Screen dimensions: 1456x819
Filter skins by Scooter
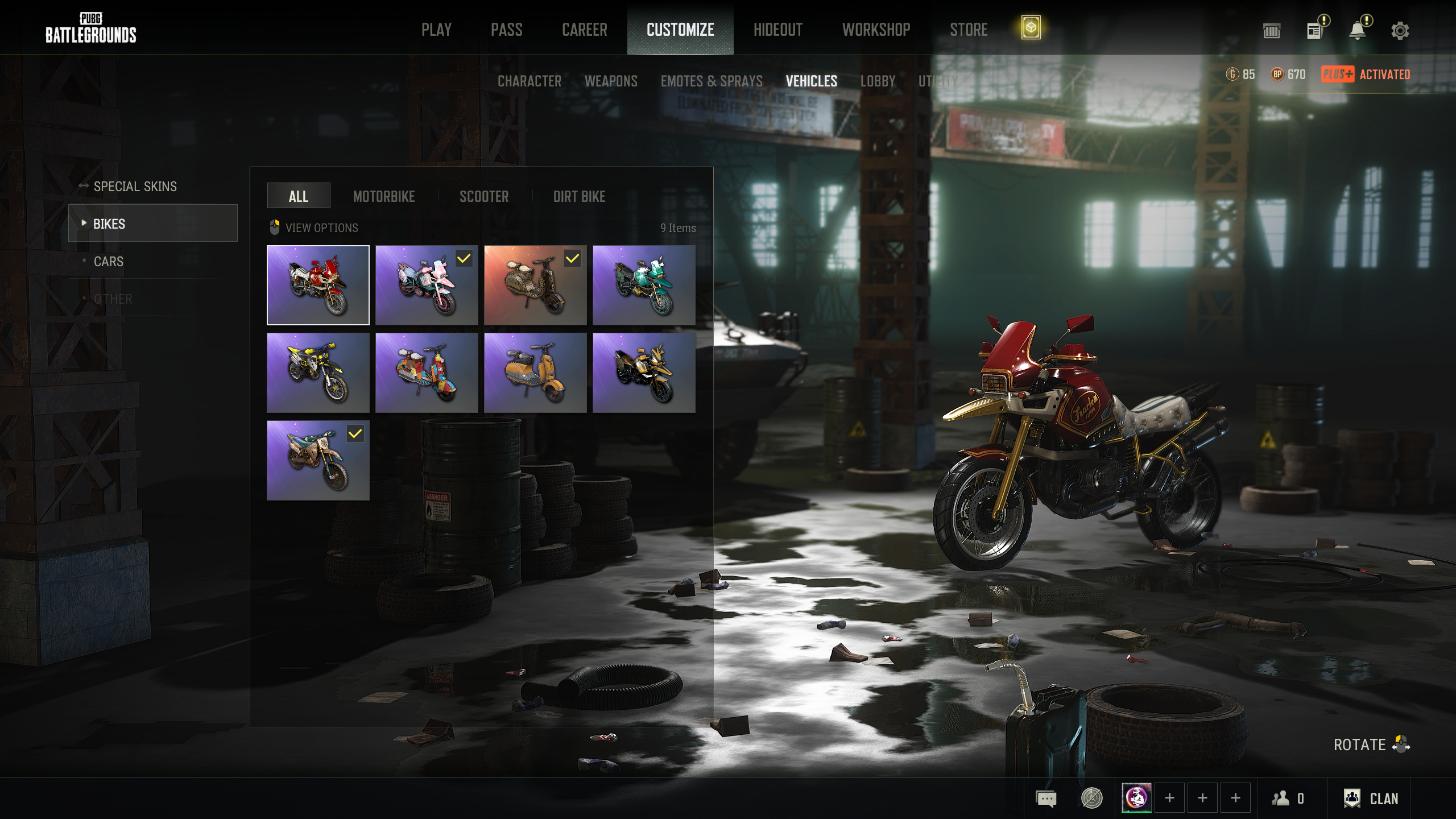[484, 197]
